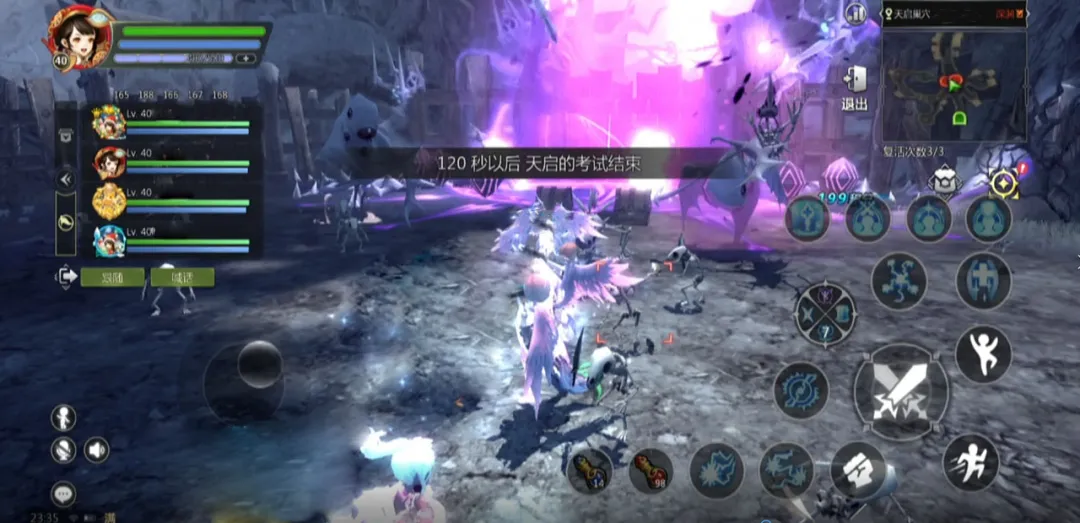Screen dimensions: 1080x523
Task: Open the four-way skill wheel selector
Action: pos(825,314)
